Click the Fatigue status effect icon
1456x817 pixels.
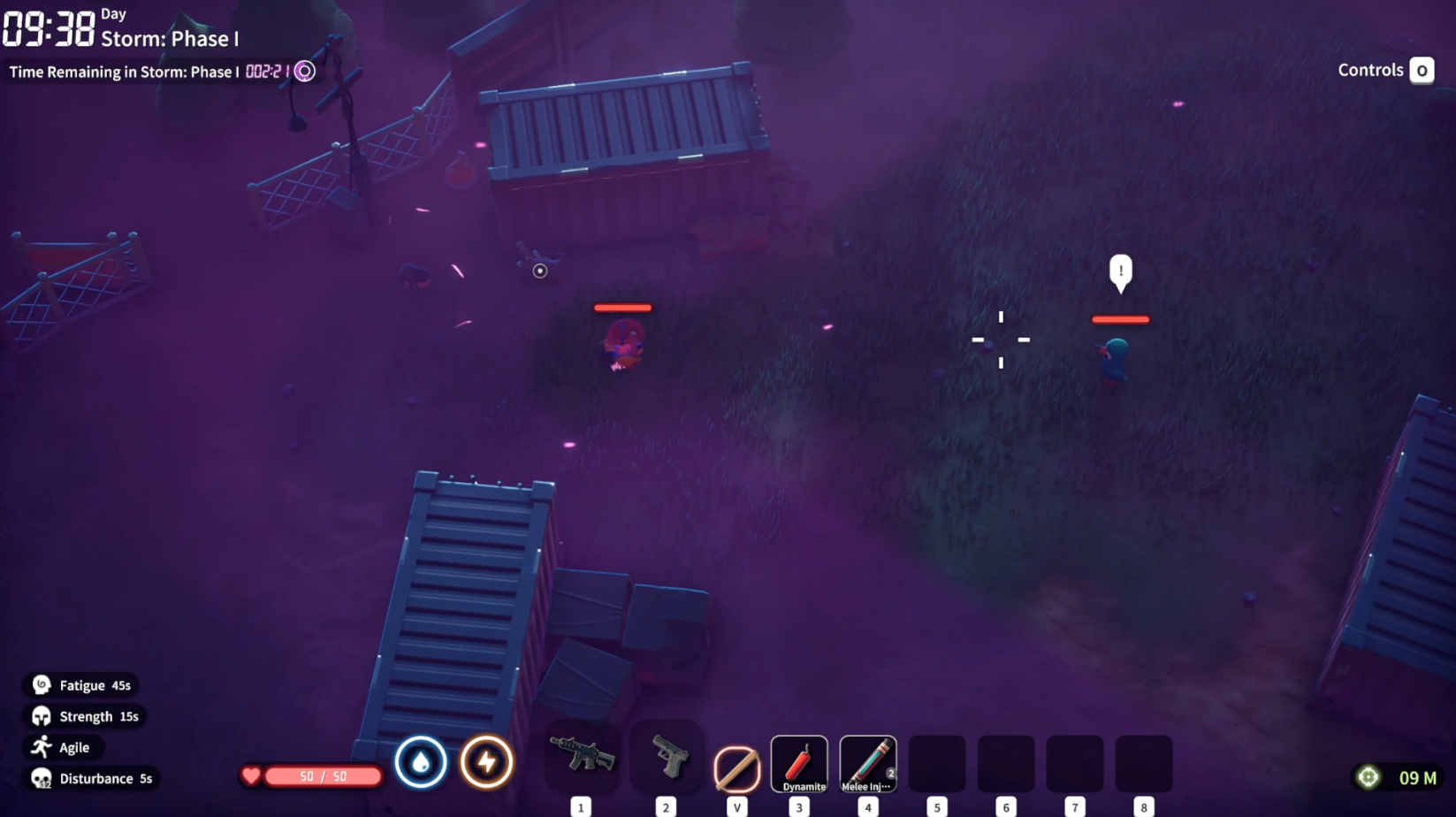[39, 684]
